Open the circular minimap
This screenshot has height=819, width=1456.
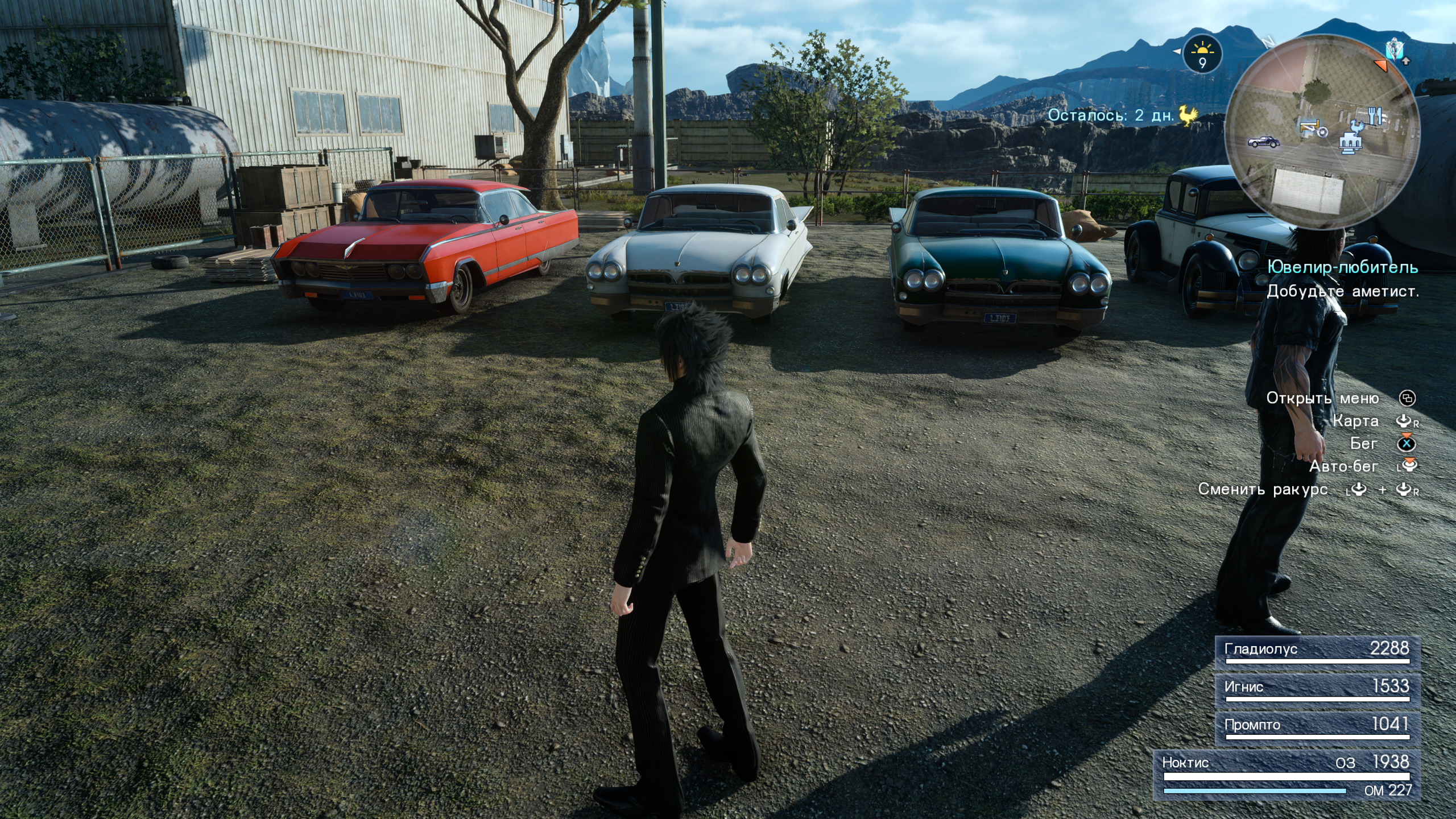1322,132
